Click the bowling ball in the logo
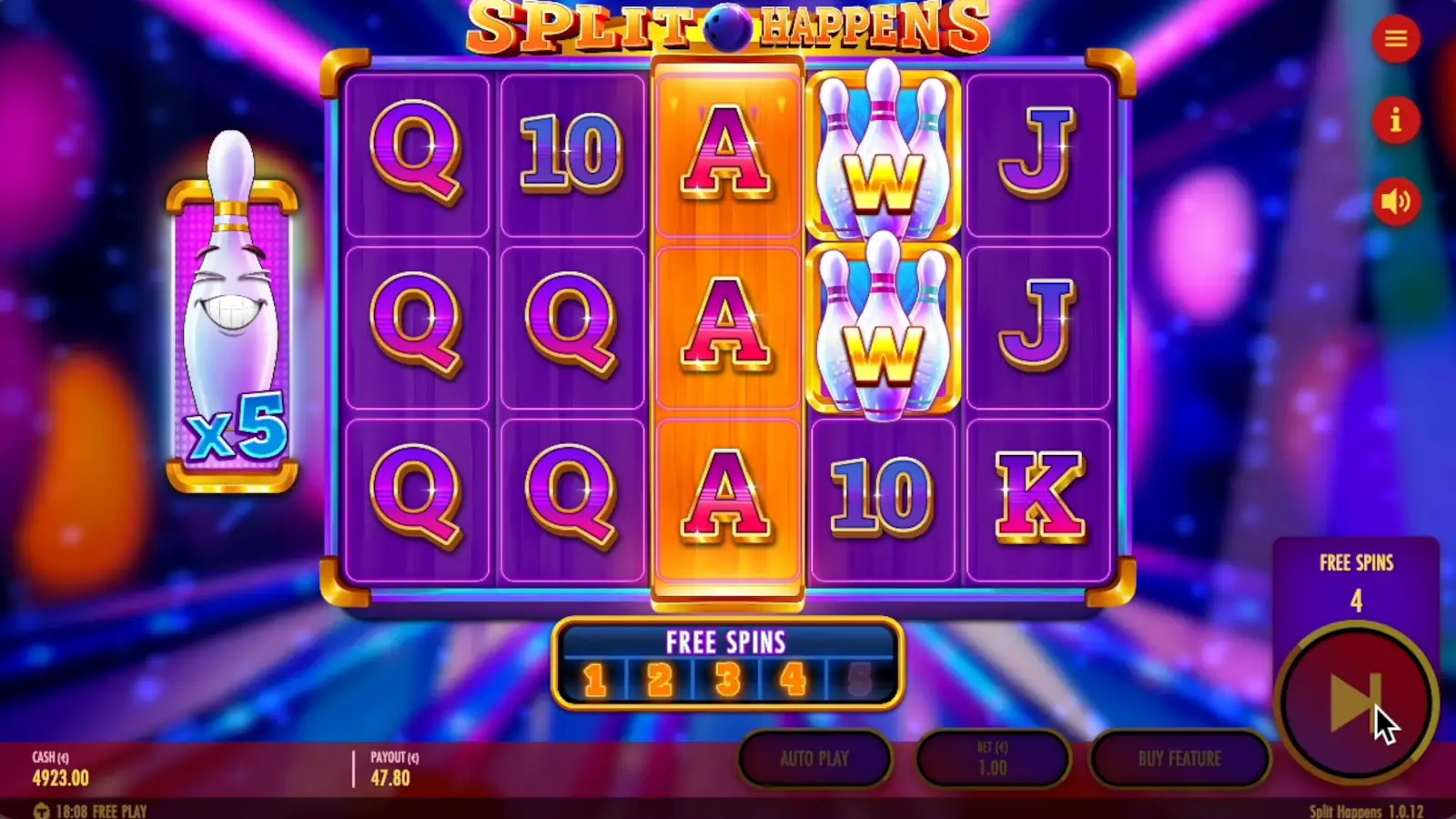The image size is (1456, 819). pos(728,27)
